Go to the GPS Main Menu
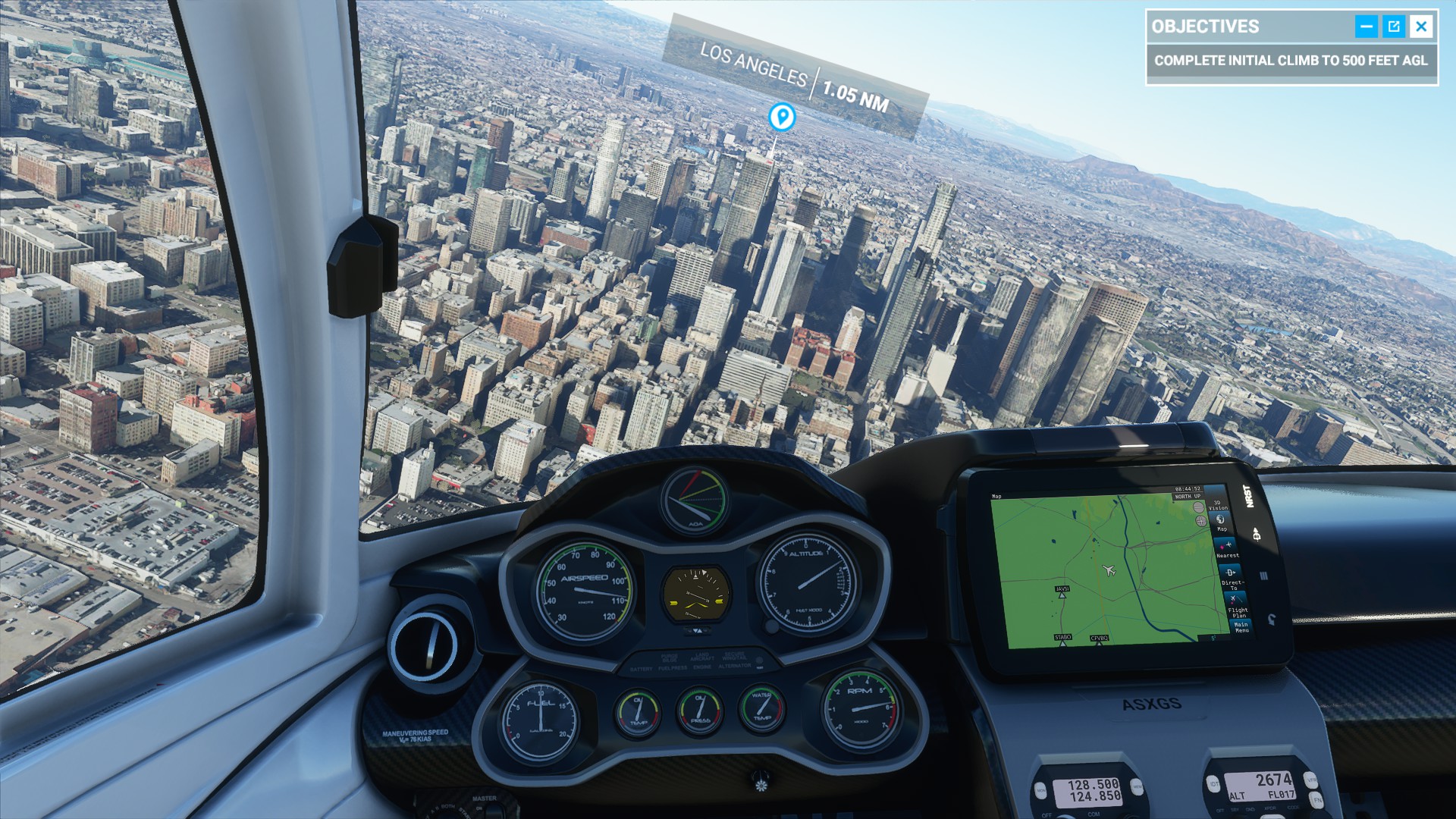This screenshot has height=819, width=1456. 1241,627
